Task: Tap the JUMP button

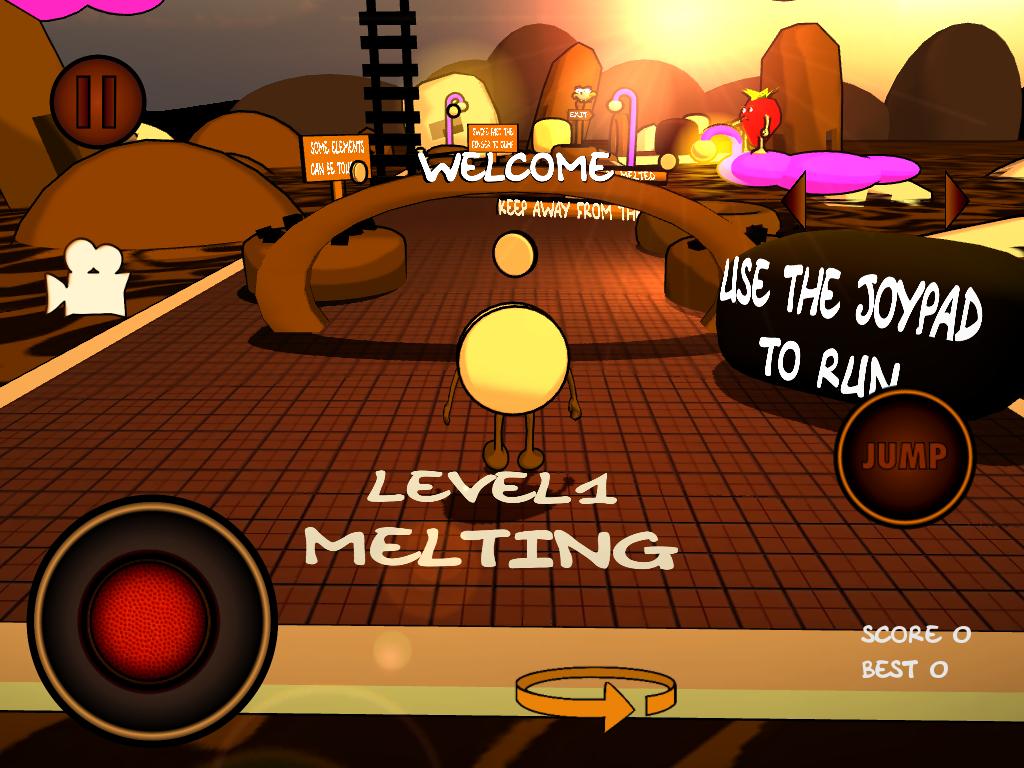Action: click(904, 457)
